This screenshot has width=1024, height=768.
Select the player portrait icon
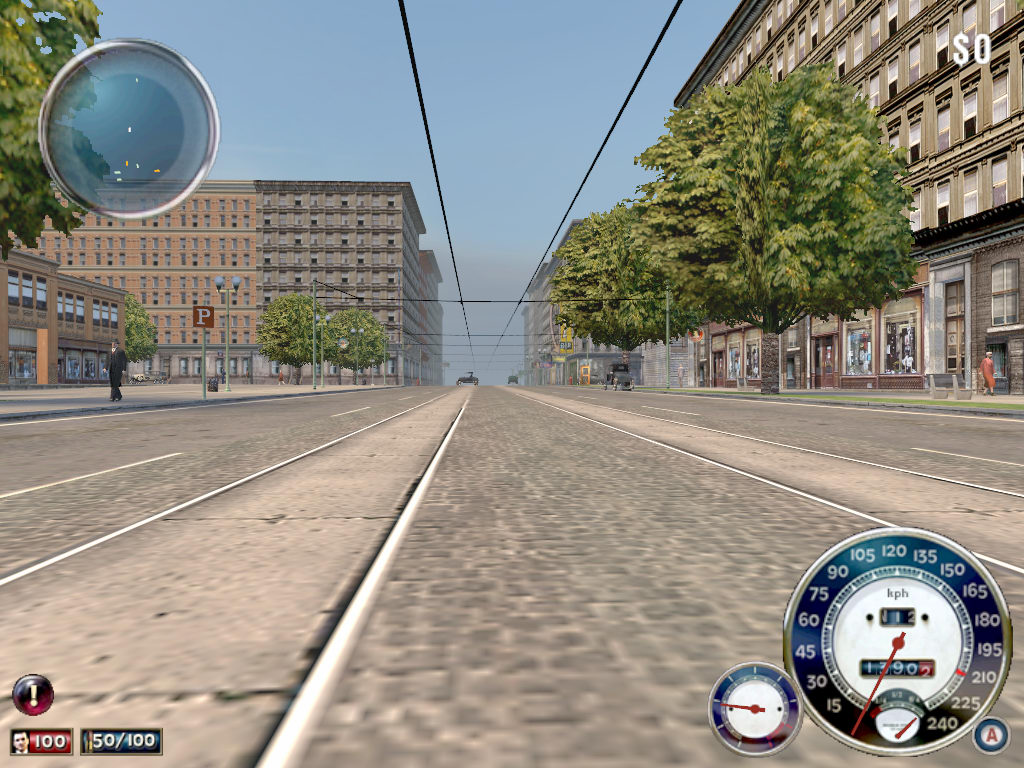(x=21, y=742)
